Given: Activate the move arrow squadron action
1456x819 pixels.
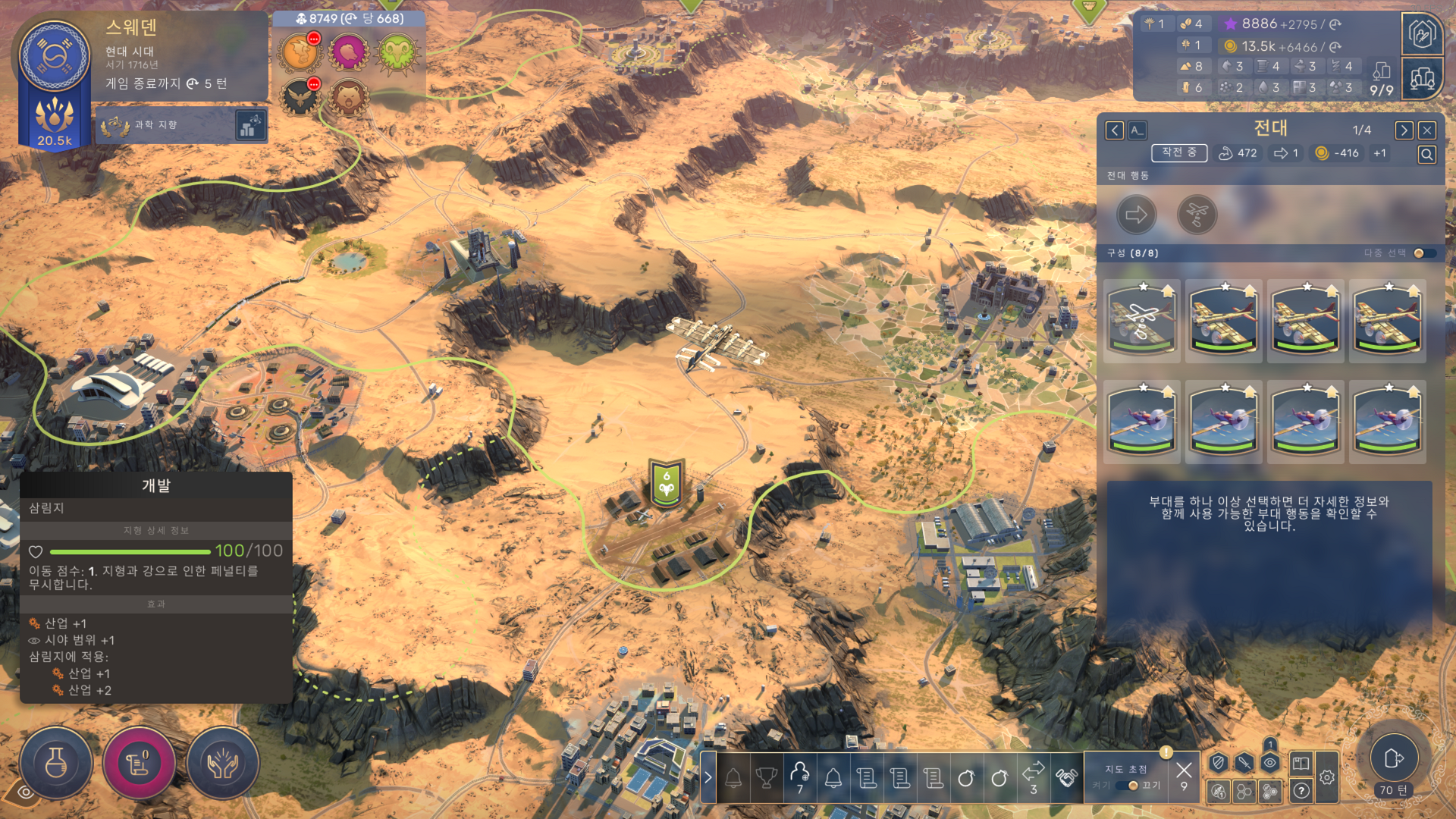Looking at the screenshot, I should (x=1136, y=215).
